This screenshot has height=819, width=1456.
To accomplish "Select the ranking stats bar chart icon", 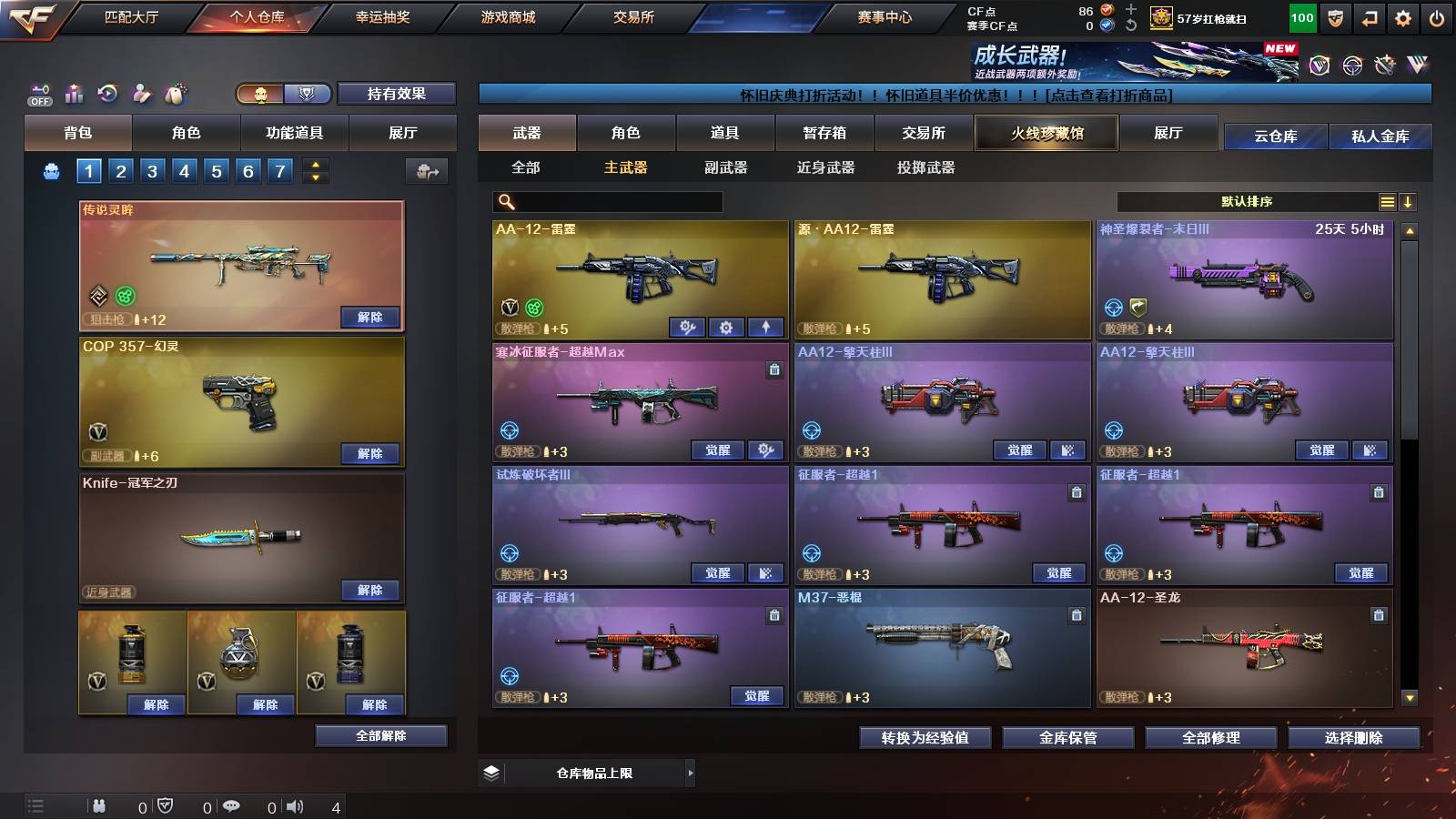I will coord(74,94).
